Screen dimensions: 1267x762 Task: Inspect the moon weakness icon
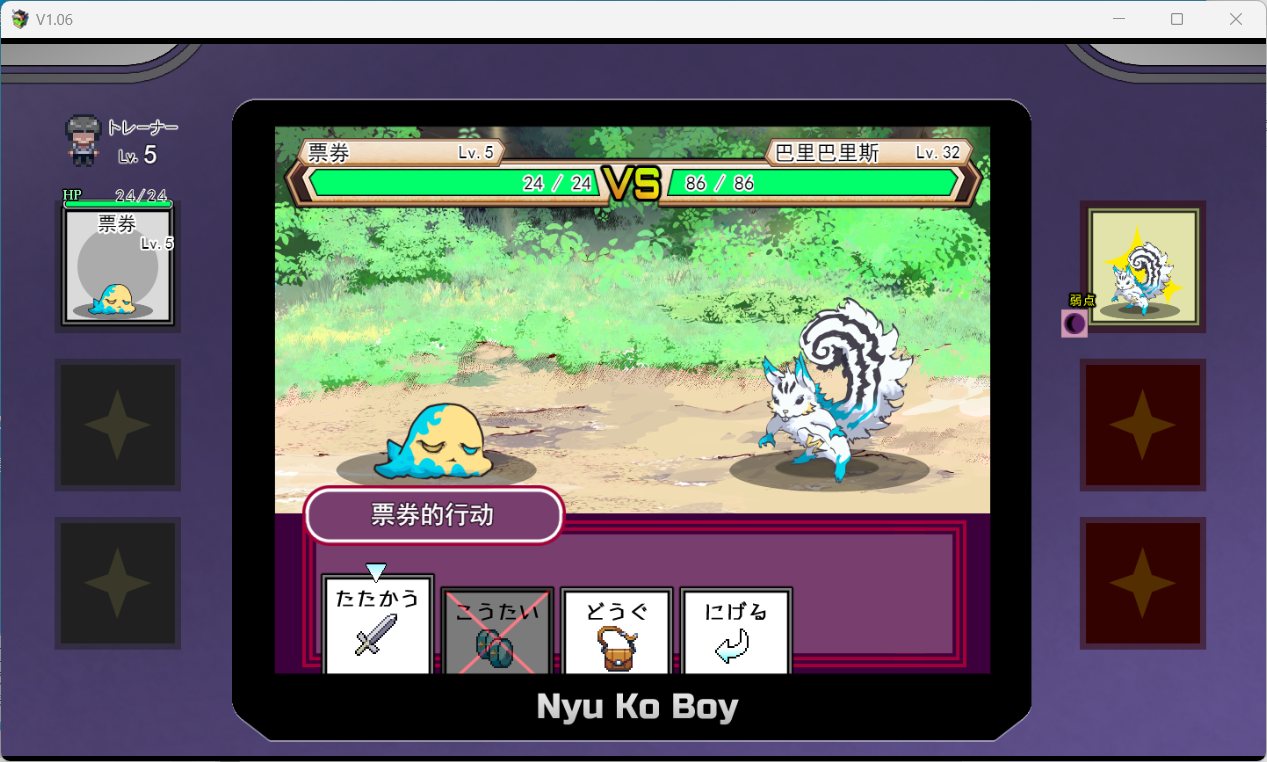(x=1073, y=324)
